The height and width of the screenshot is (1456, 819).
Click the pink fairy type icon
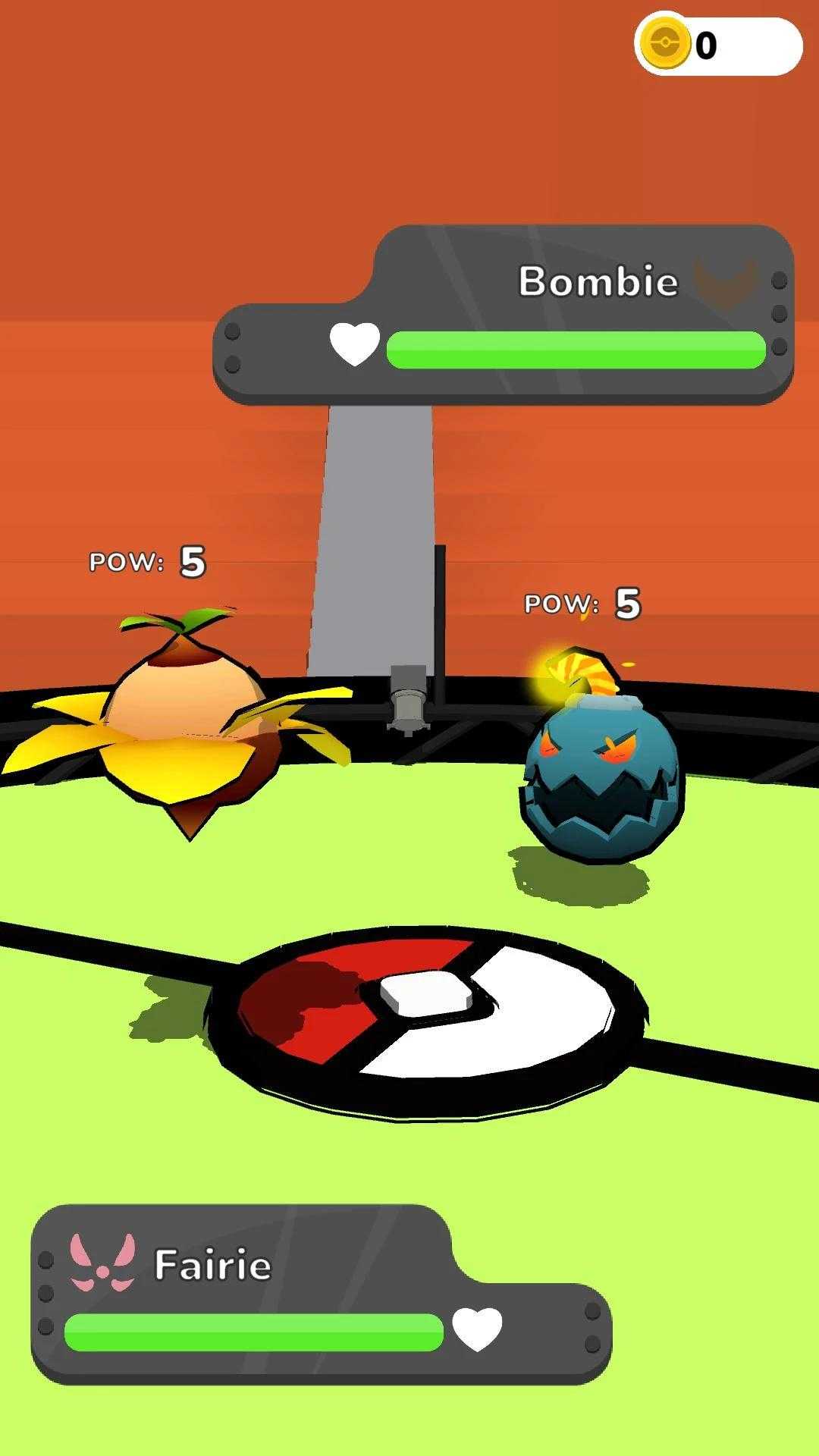pos(102,1263)
